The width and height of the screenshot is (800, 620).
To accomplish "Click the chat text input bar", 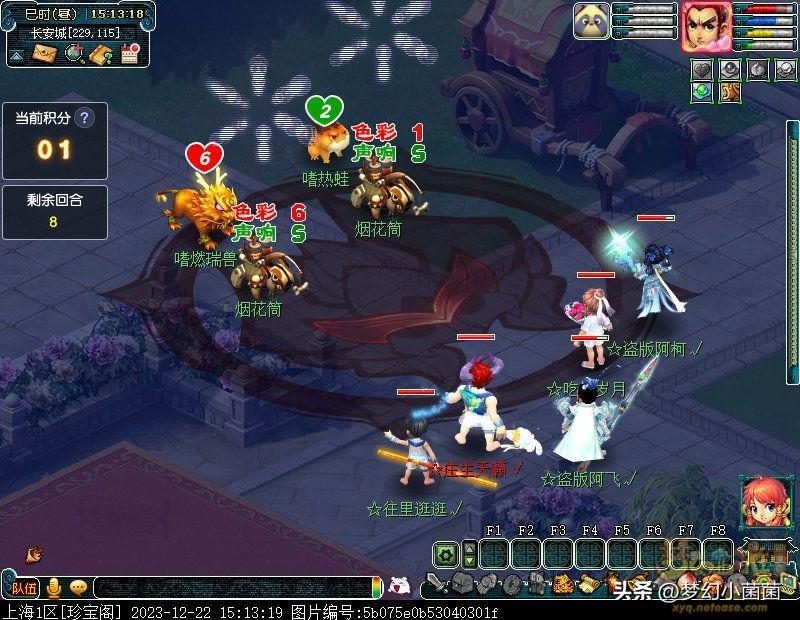I will pos(230,588).
